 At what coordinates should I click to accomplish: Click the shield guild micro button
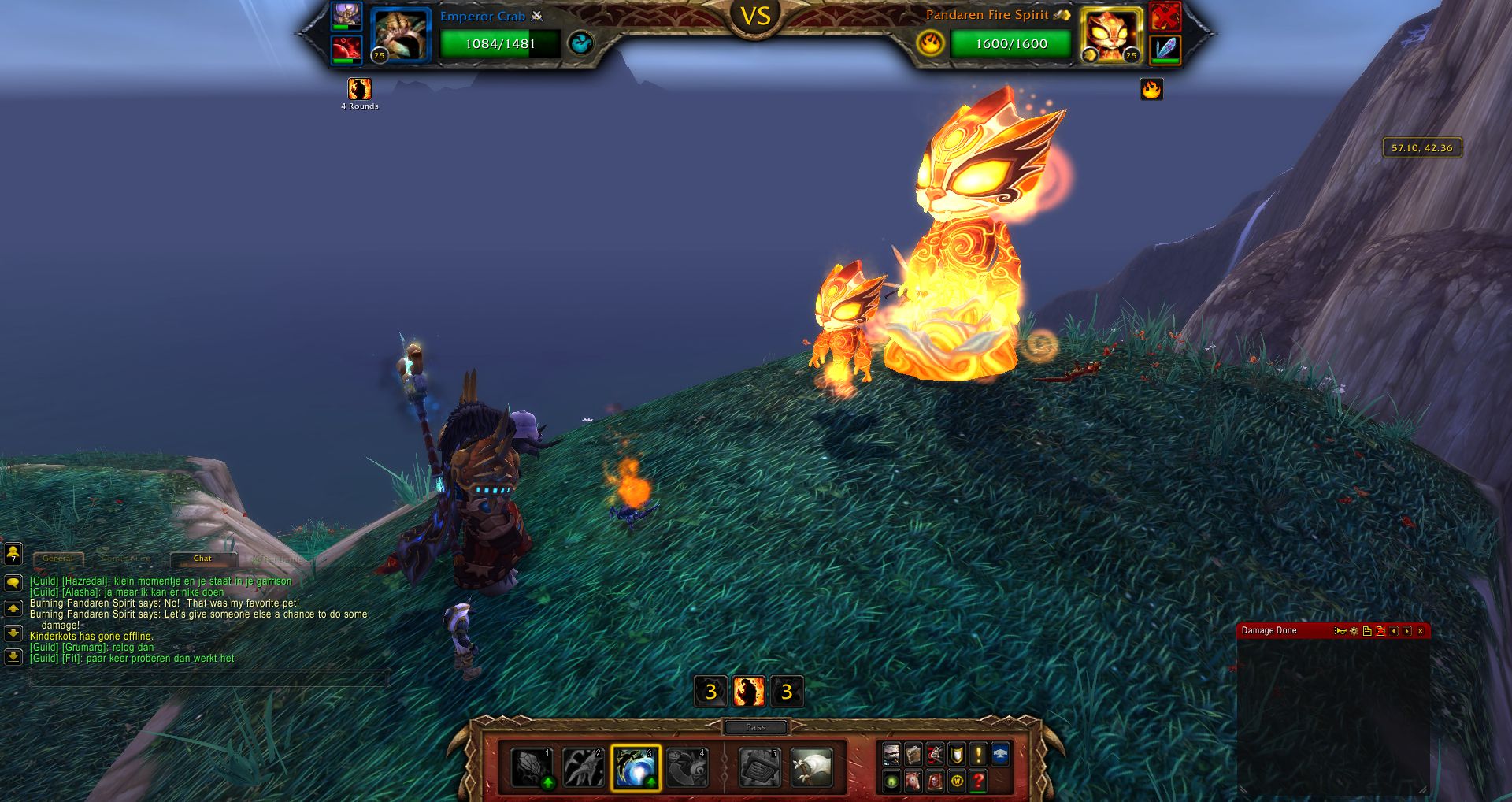point(956,754)
